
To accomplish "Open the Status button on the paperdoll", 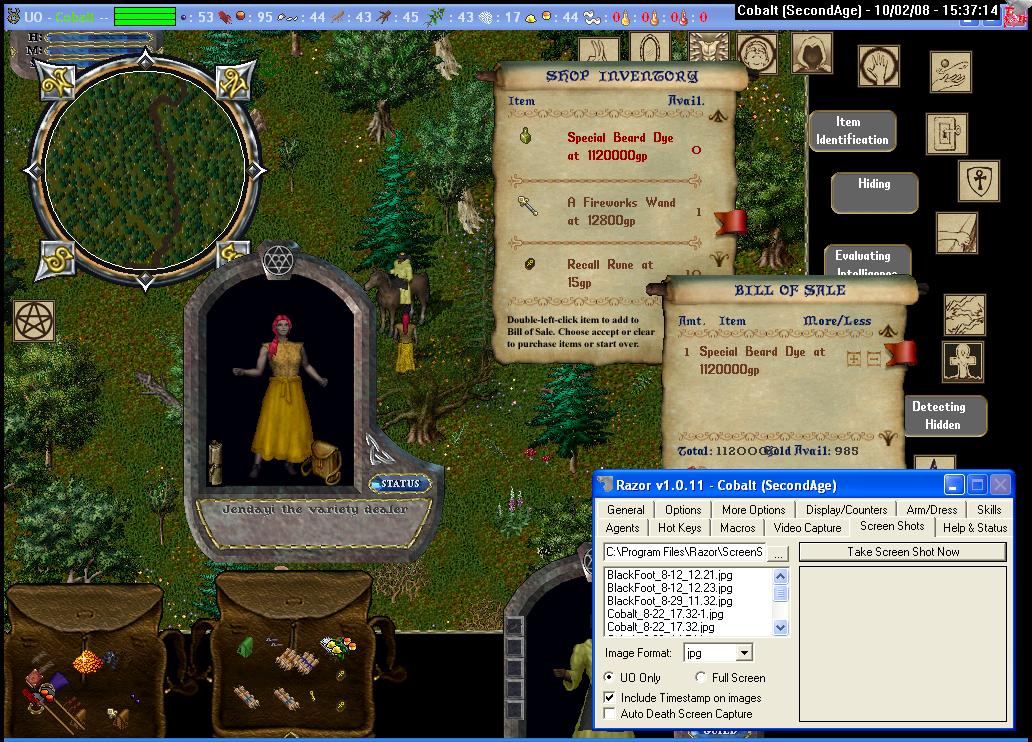I will pos(400,484).
